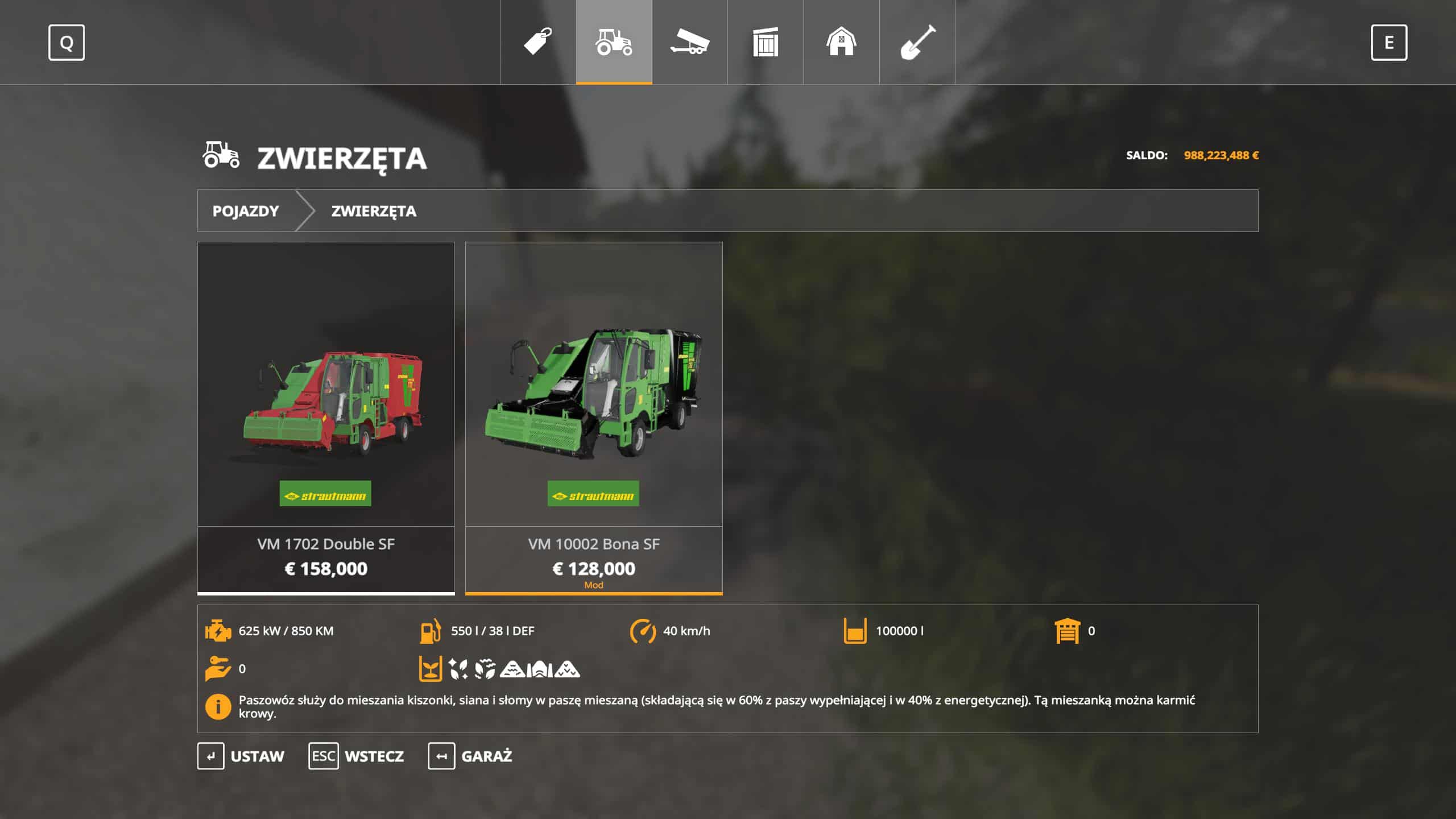This screenshot has height=819, width=1456.
Task: Select the VM 10002 Bona SF mod
Action: tap(594, 417)
